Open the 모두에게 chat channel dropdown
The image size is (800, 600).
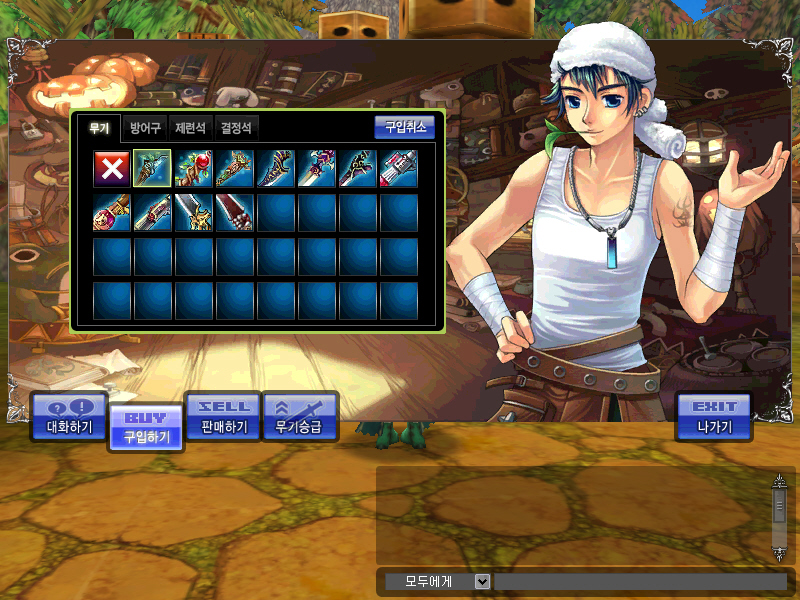(482, 581)
